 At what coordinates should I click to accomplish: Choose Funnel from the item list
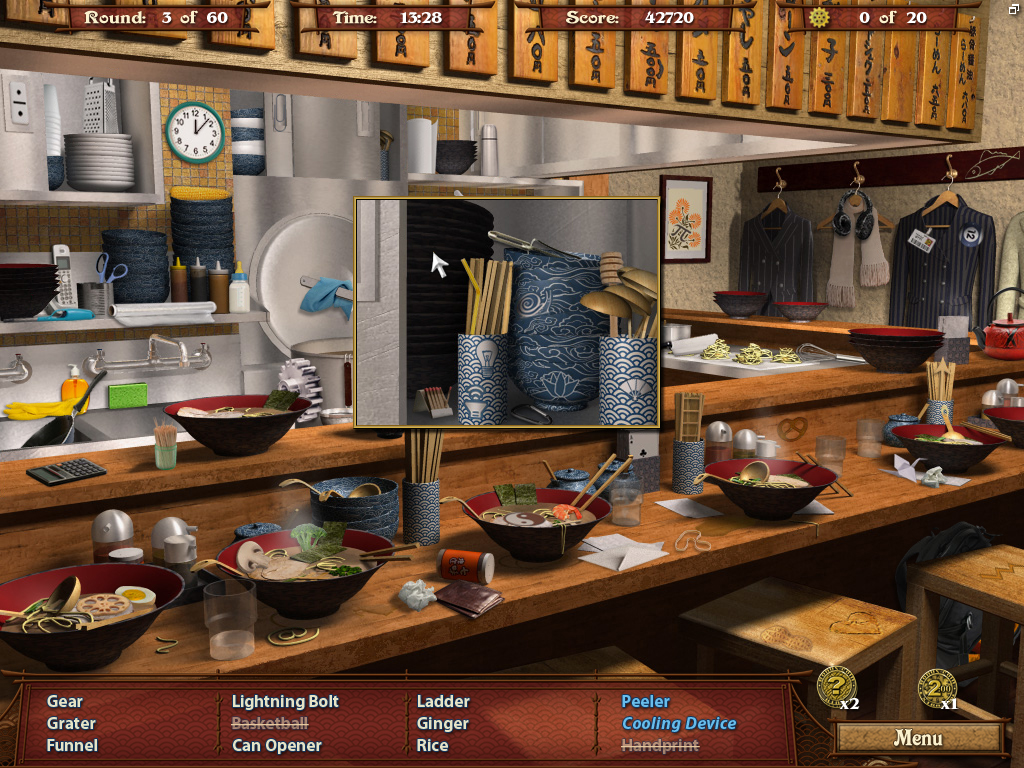(x=72, y=745)
